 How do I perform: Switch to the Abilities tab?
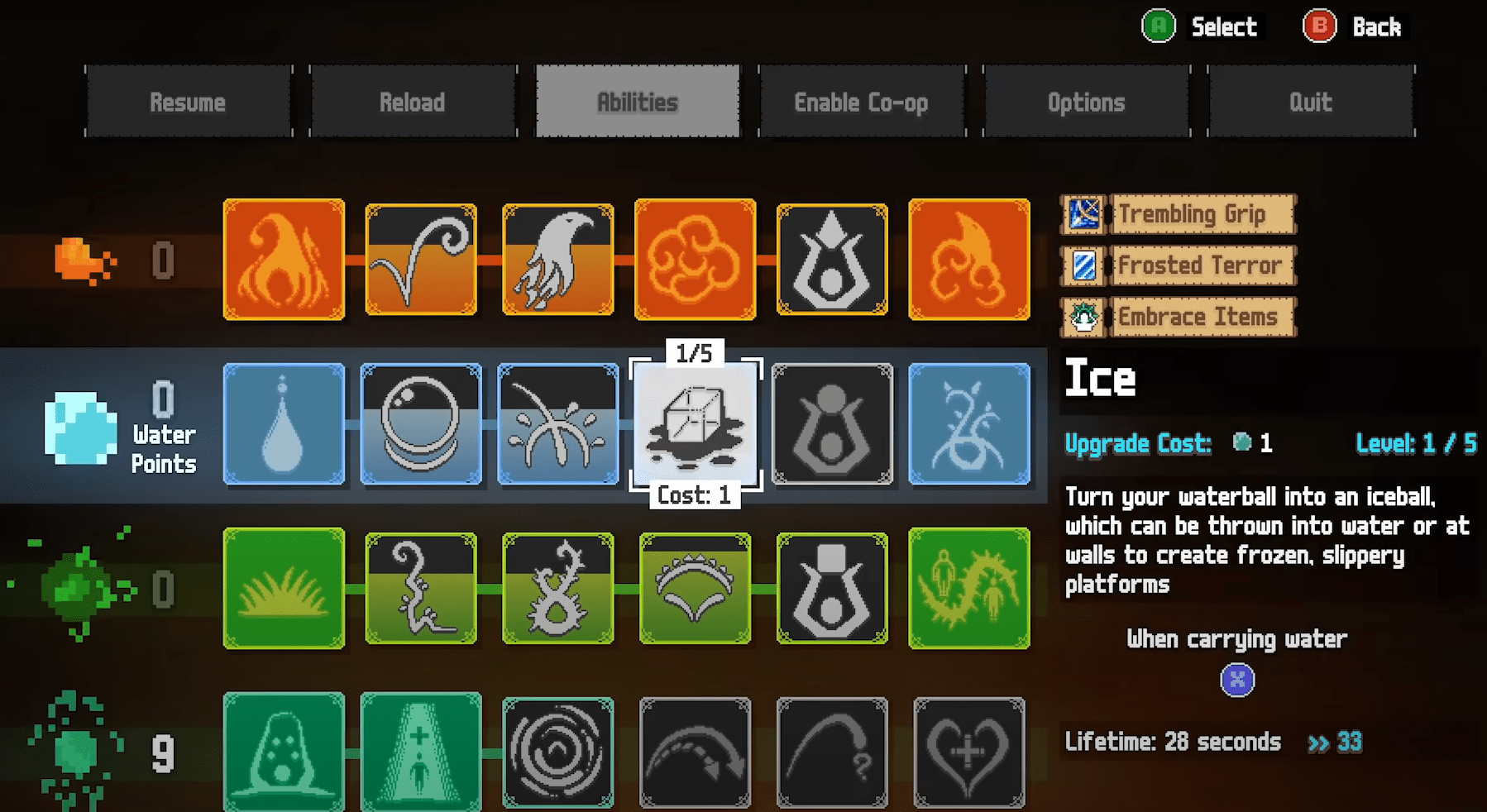click(x=637, y=101)
